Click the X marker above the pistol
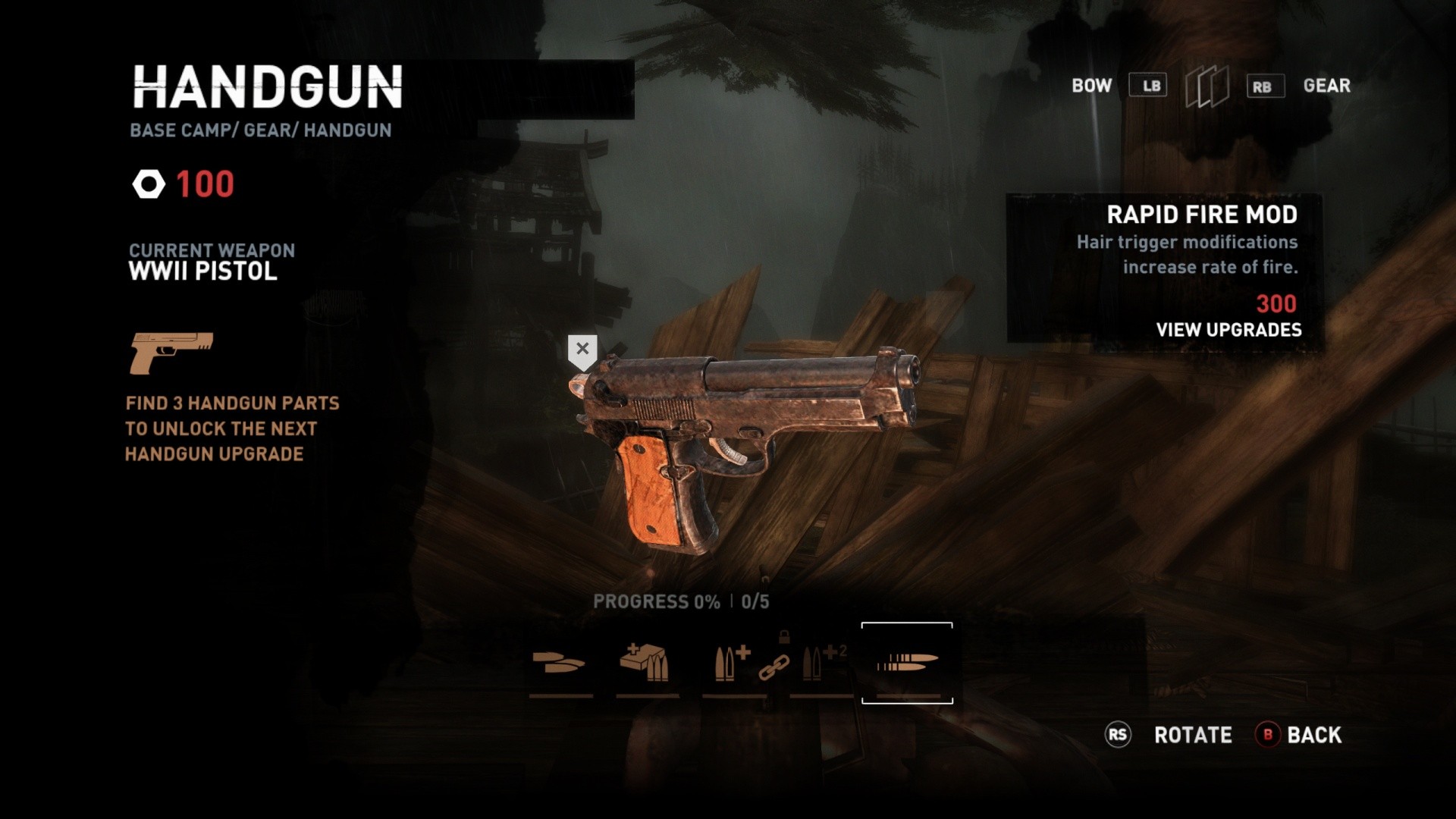This screenshot has height=819, width=1456. 582,349
